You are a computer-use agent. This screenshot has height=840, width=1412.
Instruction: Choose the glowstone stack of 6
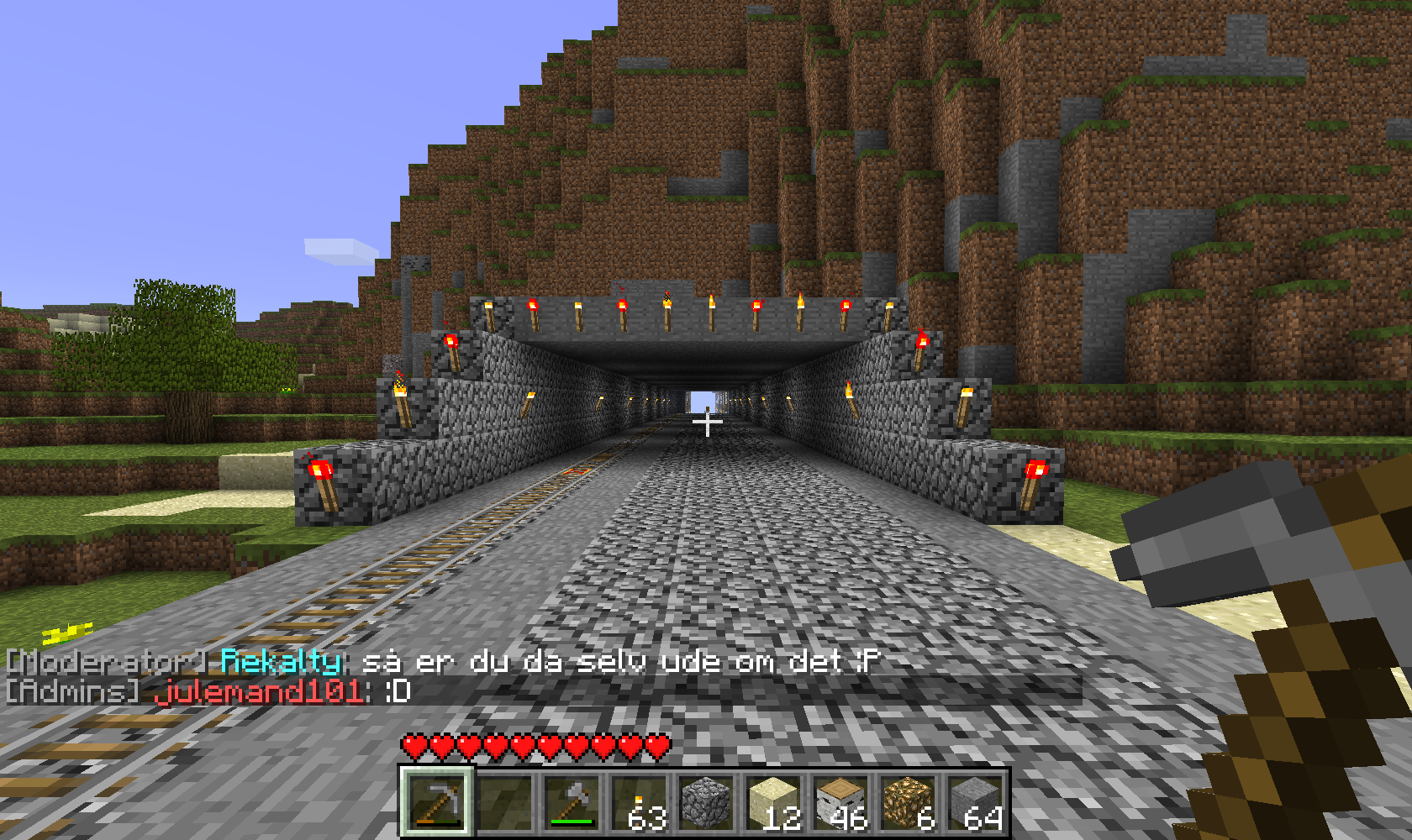(x=908, y=802)
